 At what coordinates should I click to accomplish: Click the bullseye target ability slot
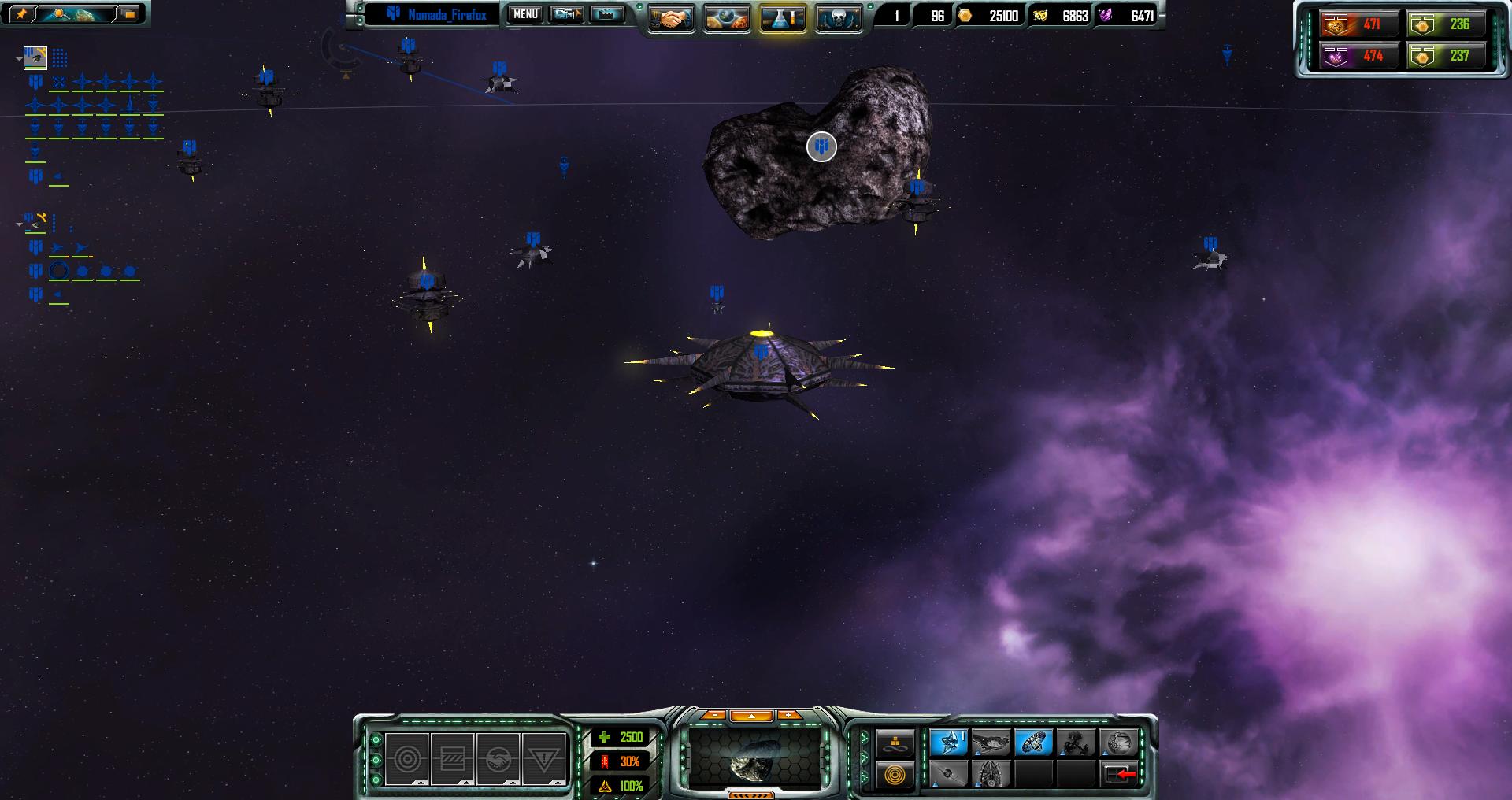[x=407, y=759]
